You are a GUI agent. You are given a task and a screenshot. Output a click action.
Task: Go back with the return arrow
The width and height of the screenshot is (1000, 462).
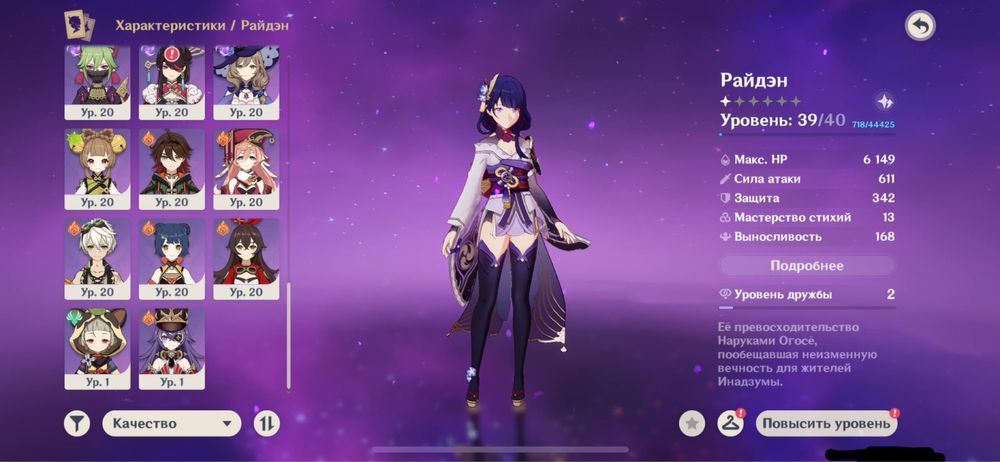(920, 26)
